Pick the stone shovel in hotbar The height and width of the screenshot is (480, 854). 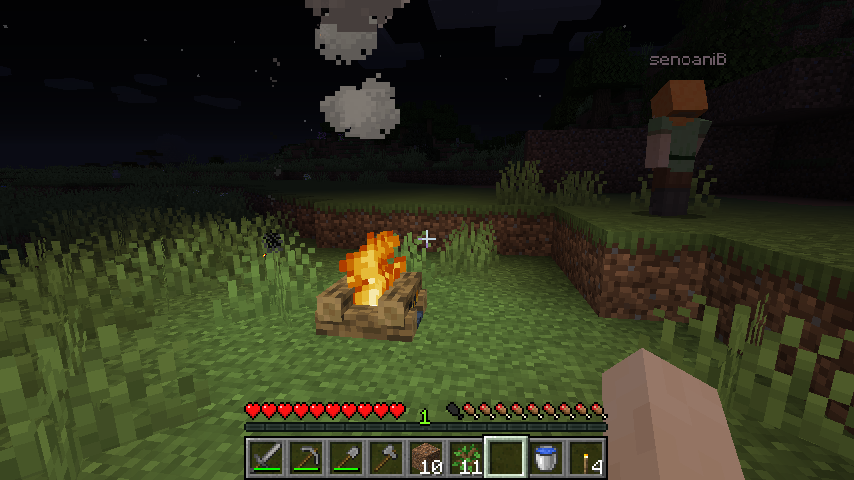346,458
